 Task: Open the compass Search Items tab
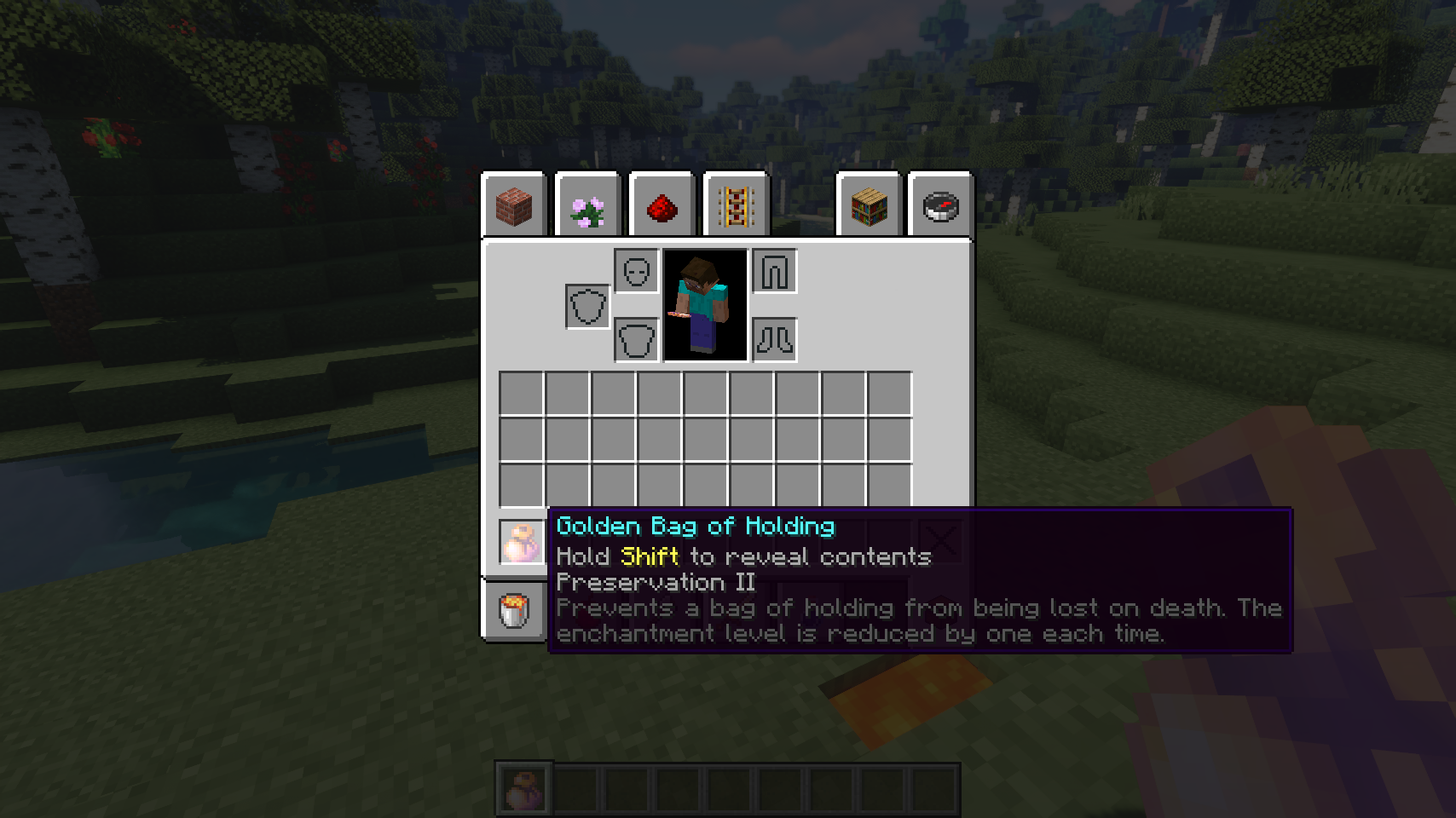(941, 206)
